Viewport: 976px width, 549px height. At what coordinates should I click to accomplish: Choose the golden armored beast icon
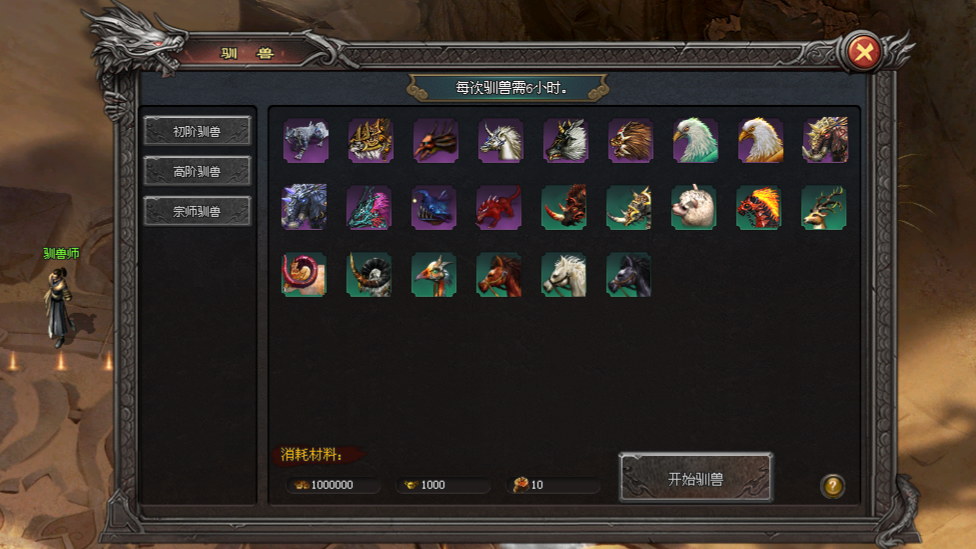pos(370,141)
